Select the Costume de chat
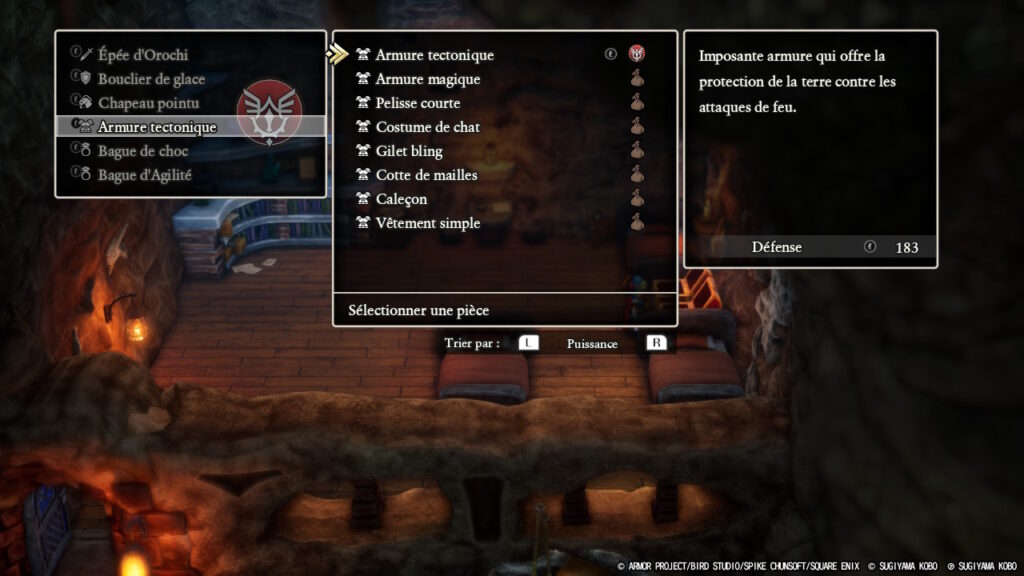Viewport: 1024px width, 576px height. (427, 127)
